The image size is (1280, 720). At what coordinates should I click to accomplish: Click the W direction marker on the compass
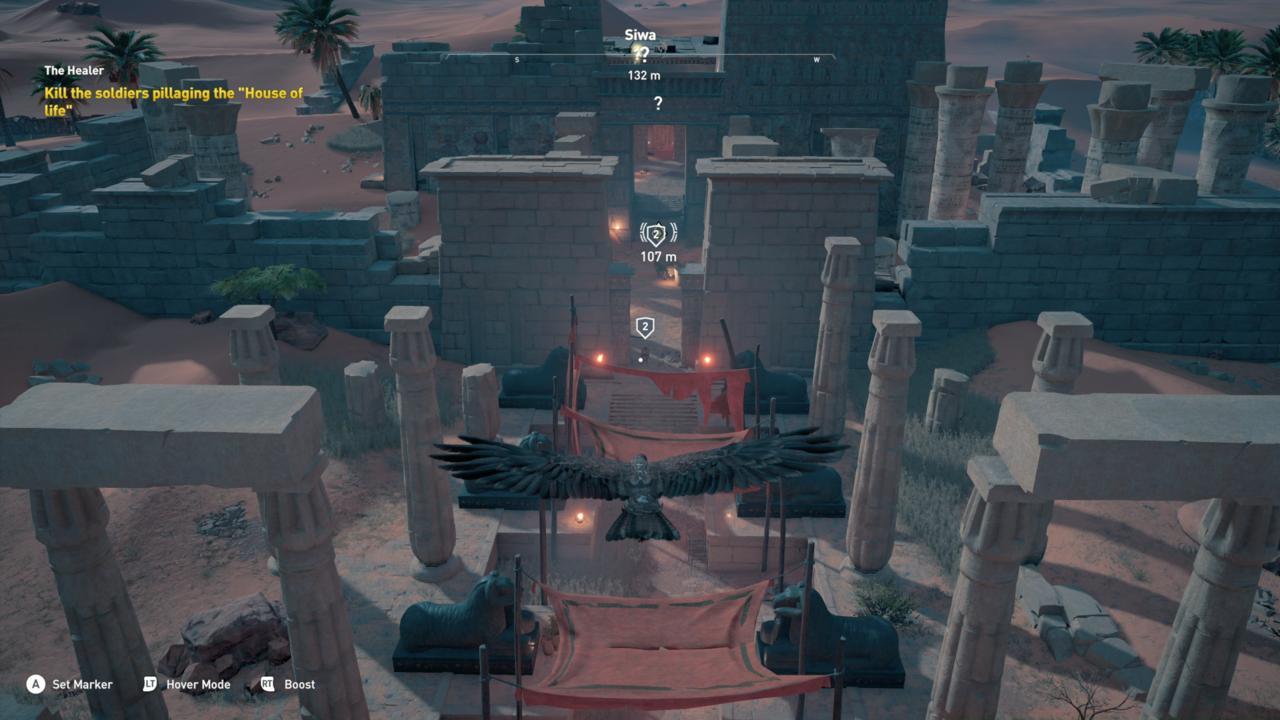click(815, 60)
